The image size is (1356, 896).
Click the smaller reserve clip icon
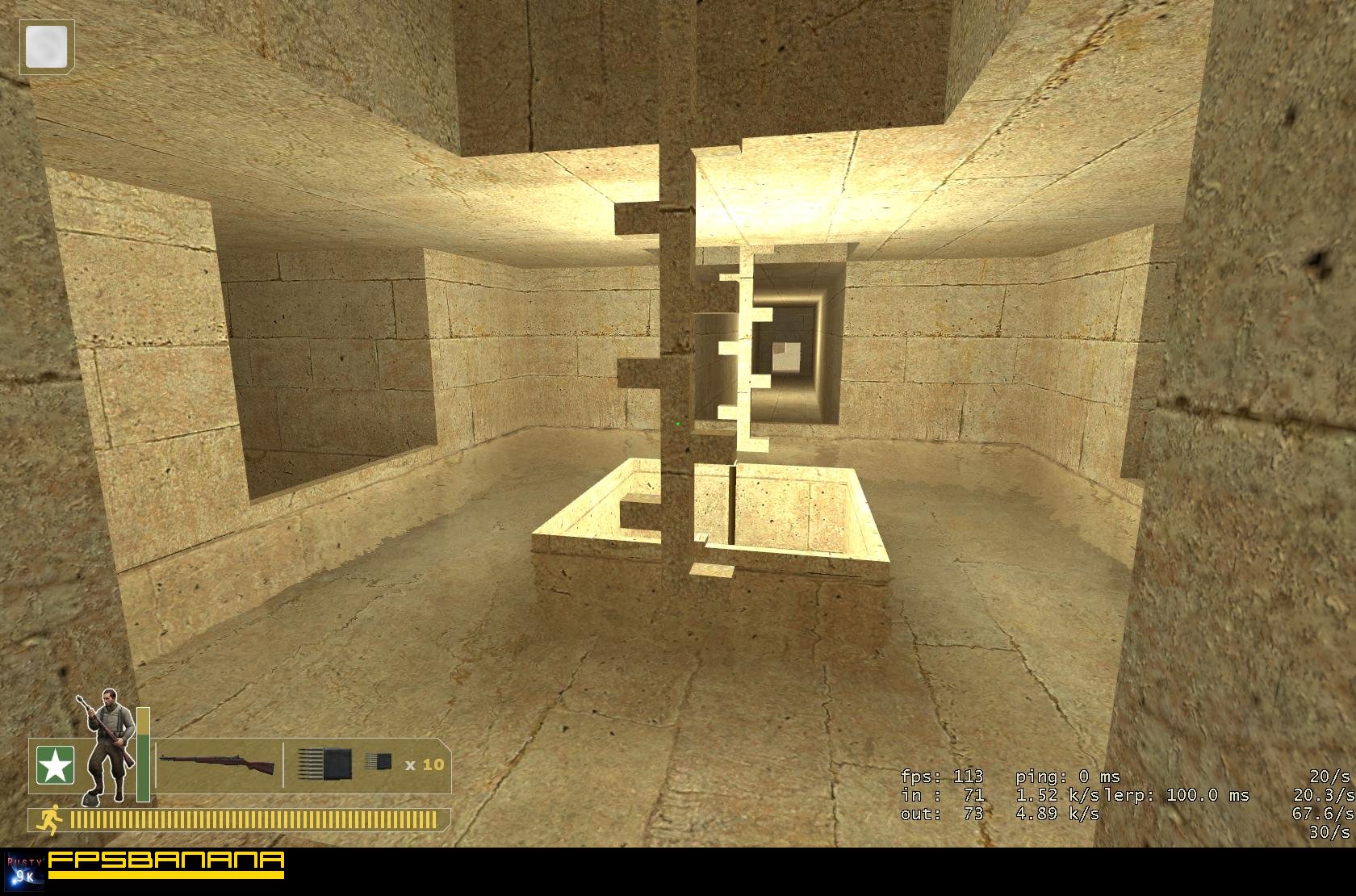pos(379,761)
